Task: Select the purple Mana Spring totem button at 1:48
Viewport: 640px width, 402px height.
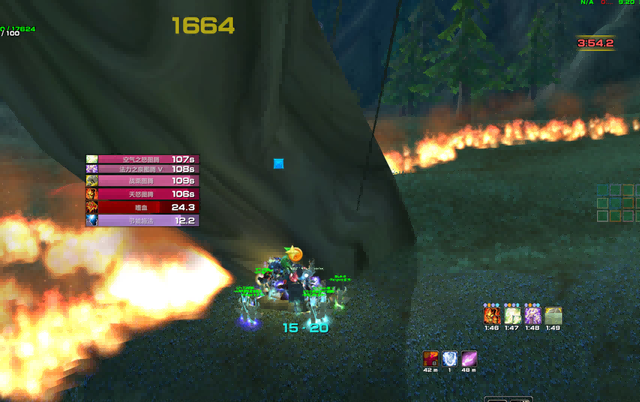Action: pyautogui.click(x=532, y=316)
